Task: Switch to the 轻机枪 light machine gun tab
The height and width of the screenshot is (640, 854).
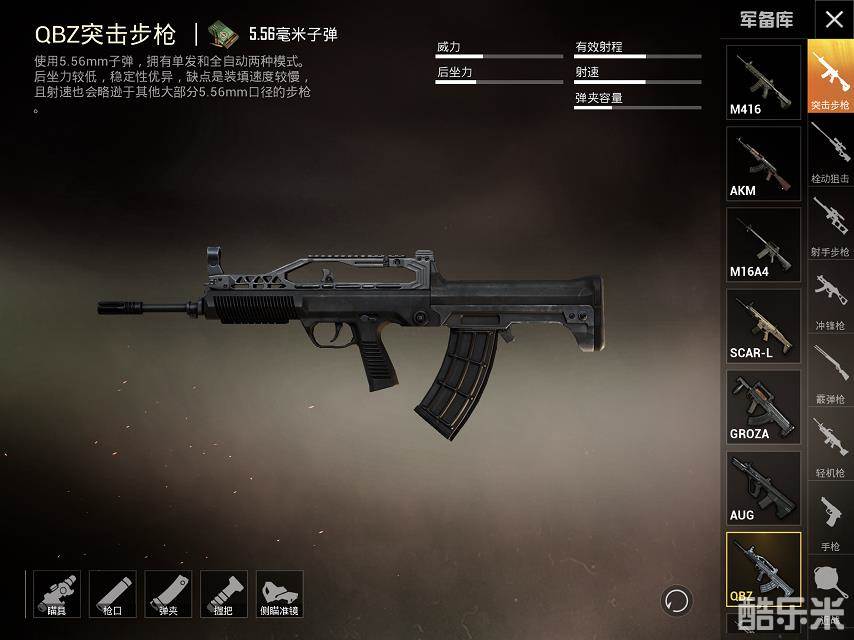Action: pyautogui.click(x=830, y=446)
